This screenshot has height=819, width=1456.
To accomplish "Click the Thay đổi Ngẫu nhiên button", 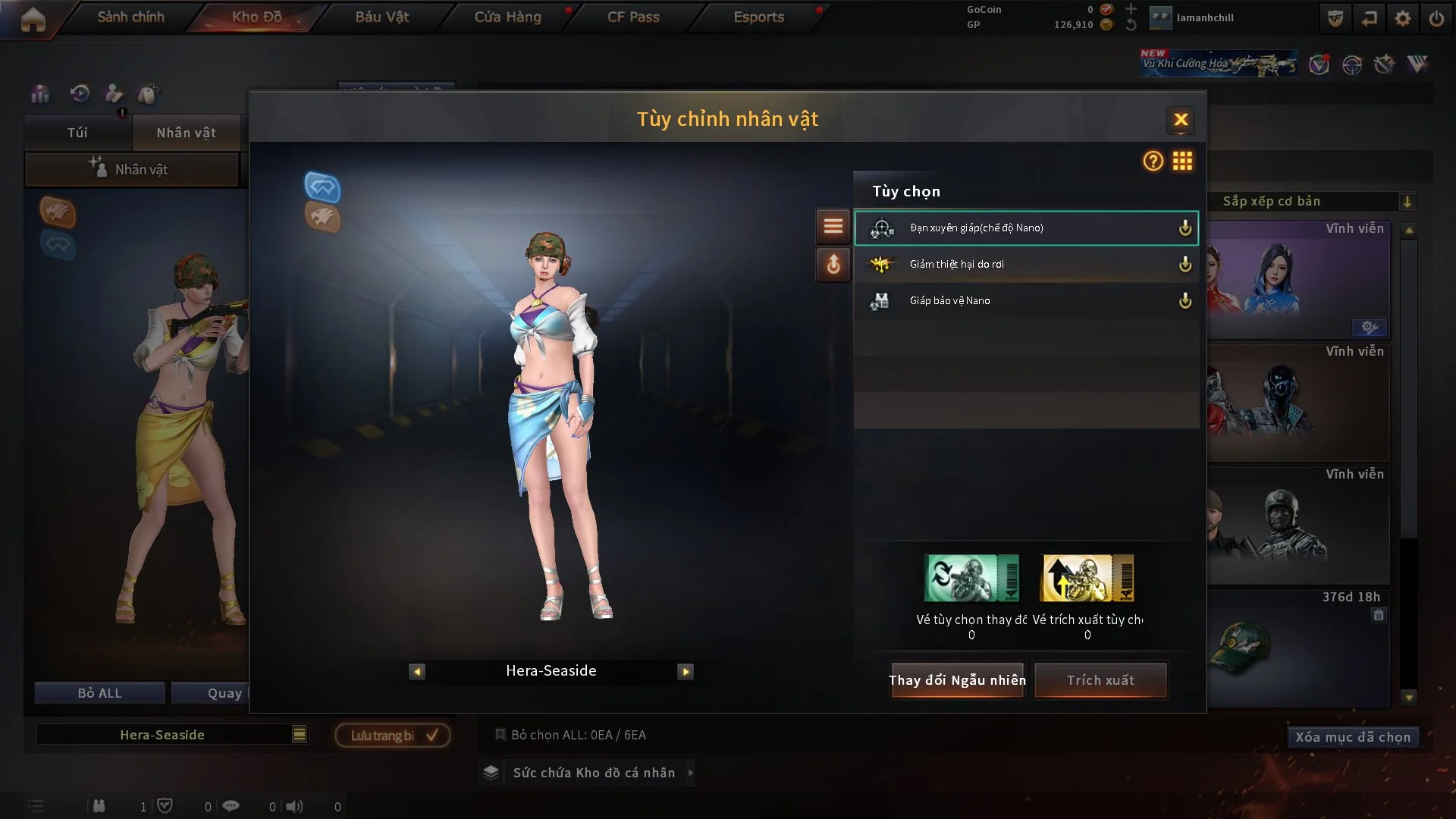I will 957,680.
